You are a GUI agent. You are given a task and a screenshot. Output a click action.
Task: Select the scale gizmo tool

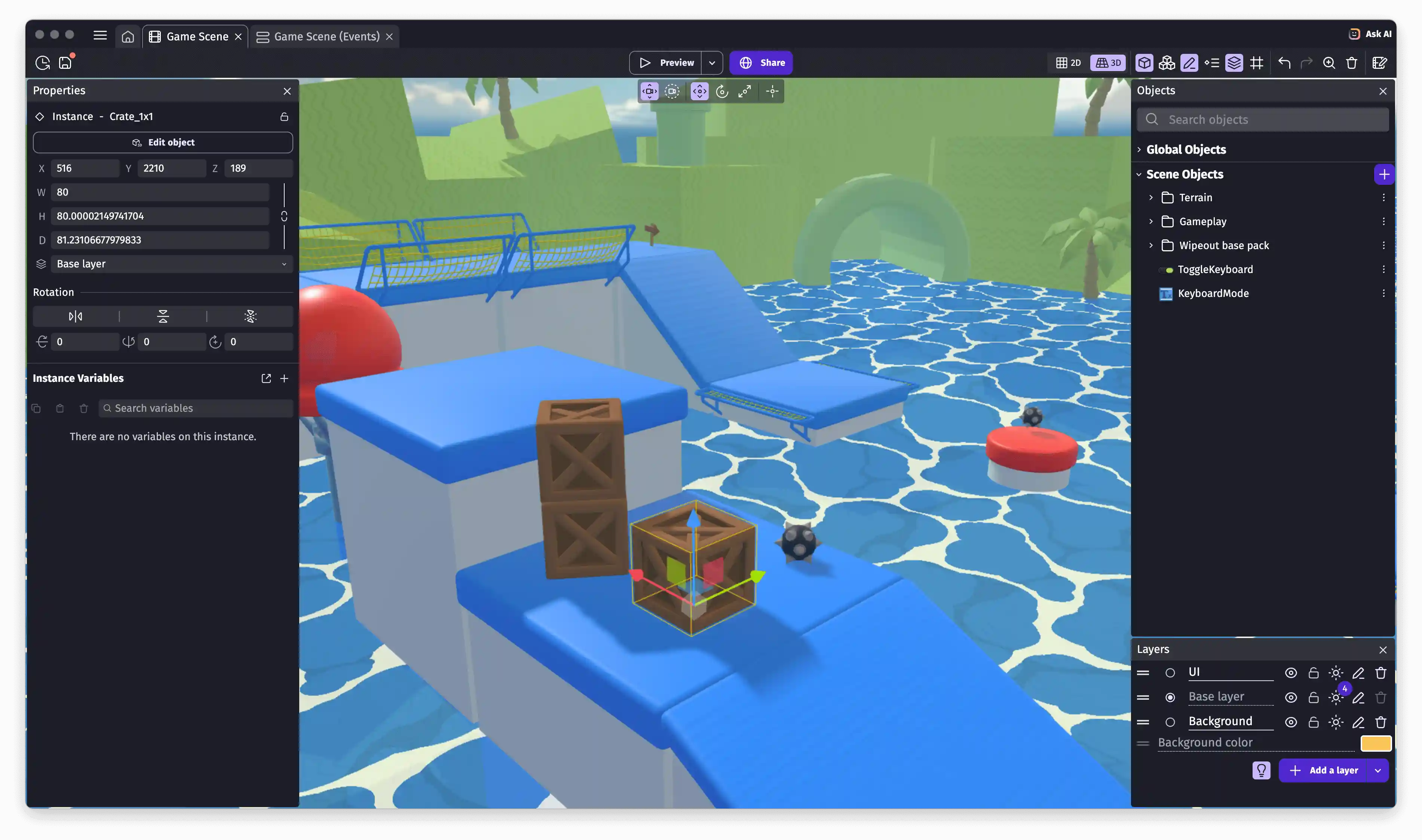(745, 91)
